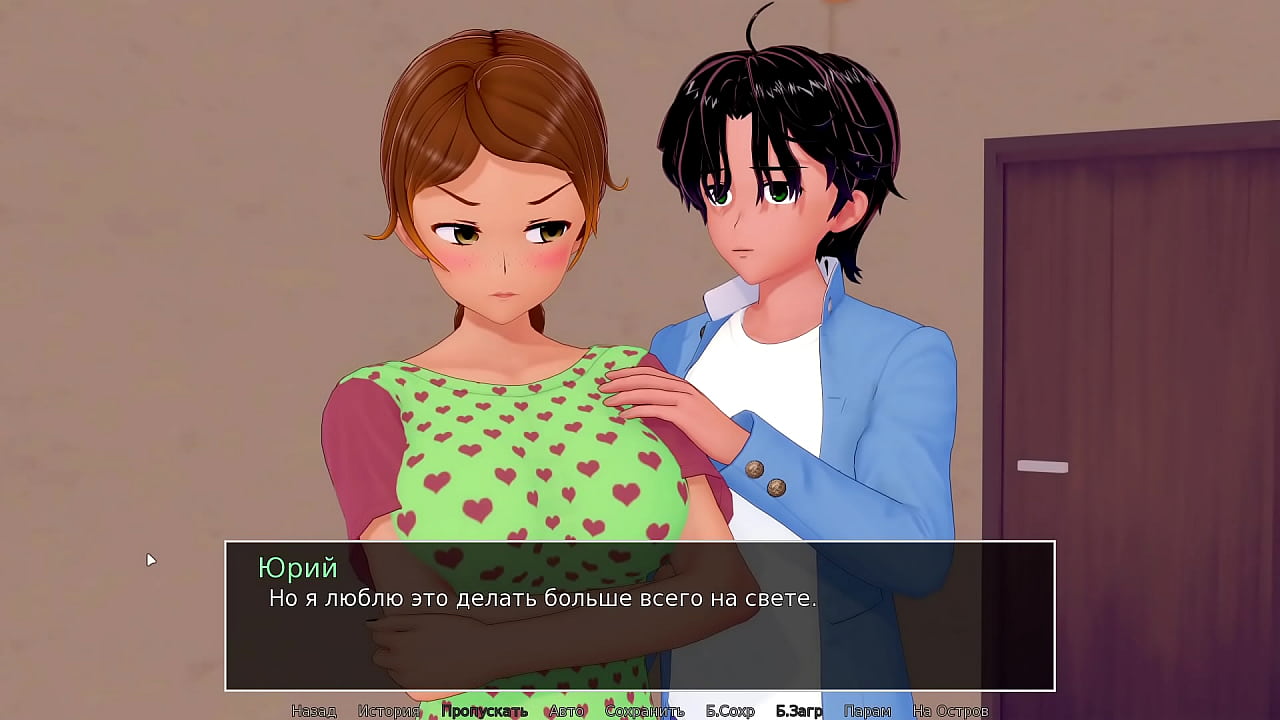Go back with the Назад button
The width and height of the screenshot is (1280, 720).
313,711
